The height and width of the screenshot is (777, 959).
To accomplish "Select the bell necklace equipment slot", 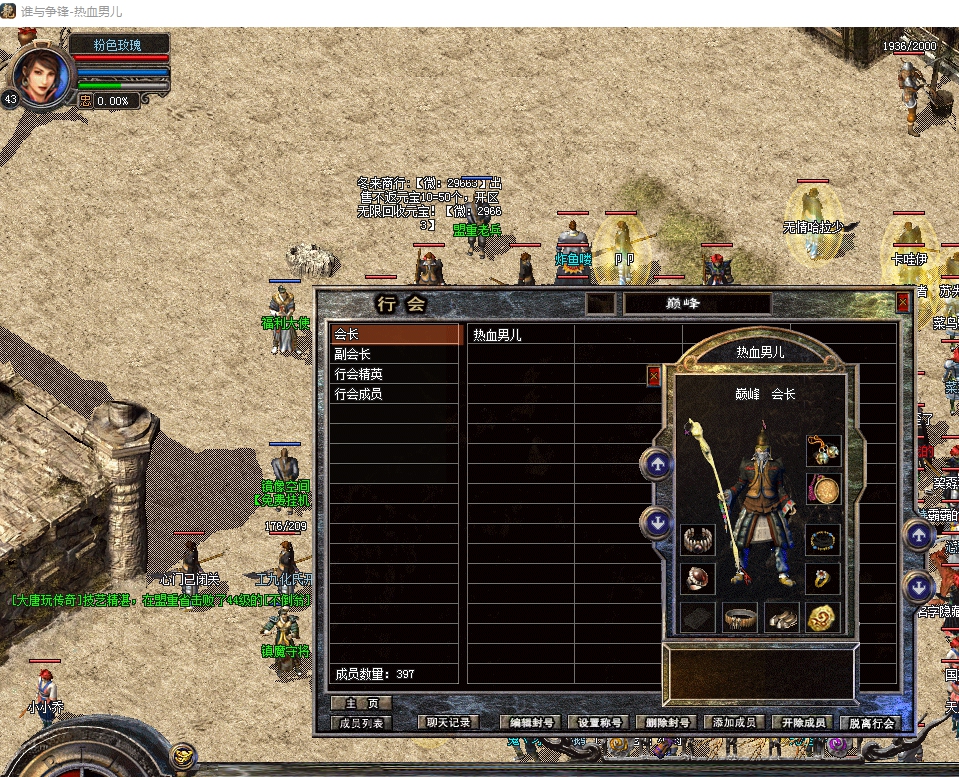I will coord(823,451).
